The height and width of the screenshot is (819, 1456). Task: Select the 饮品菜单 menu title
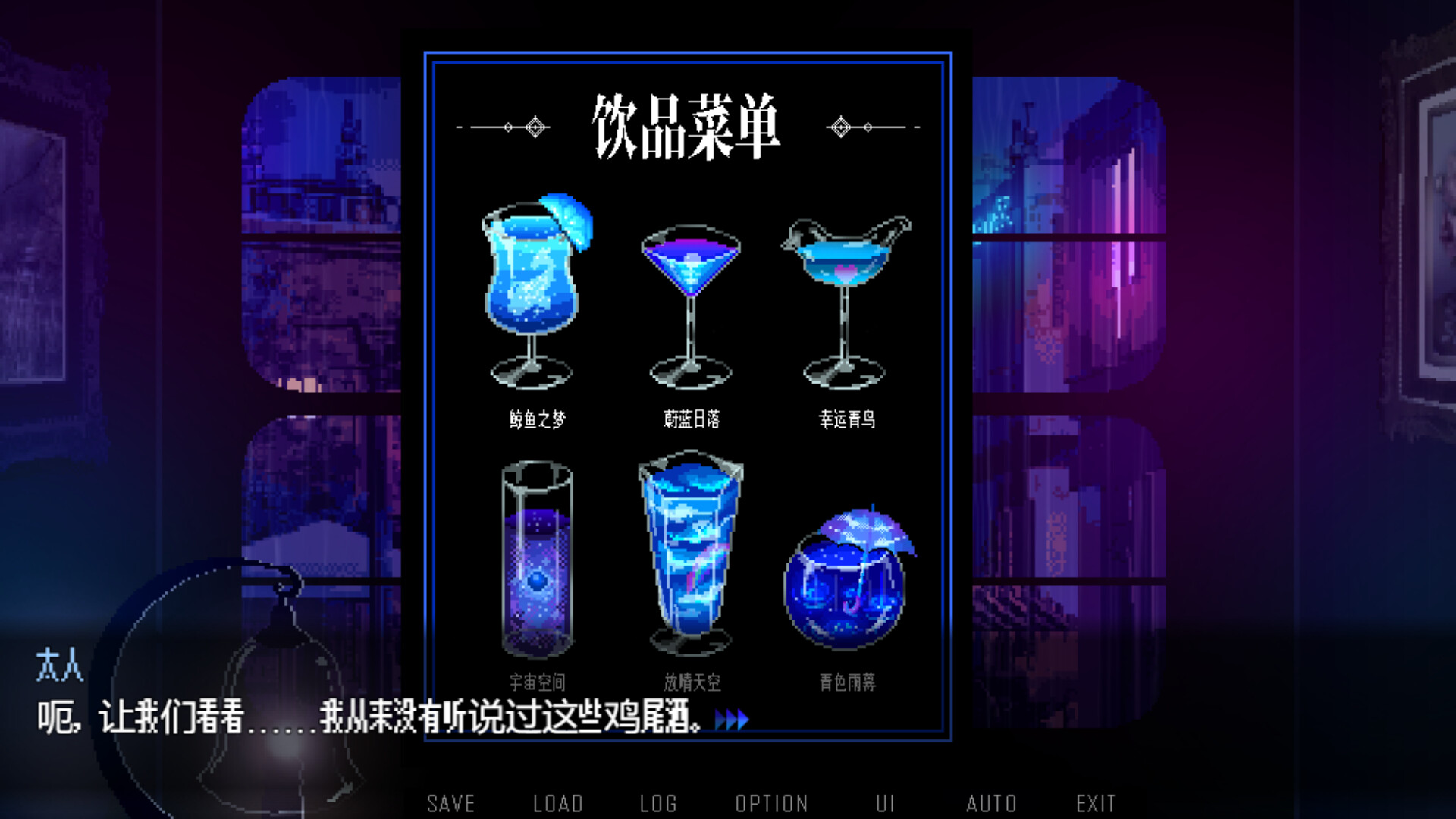tap(687, 125)
